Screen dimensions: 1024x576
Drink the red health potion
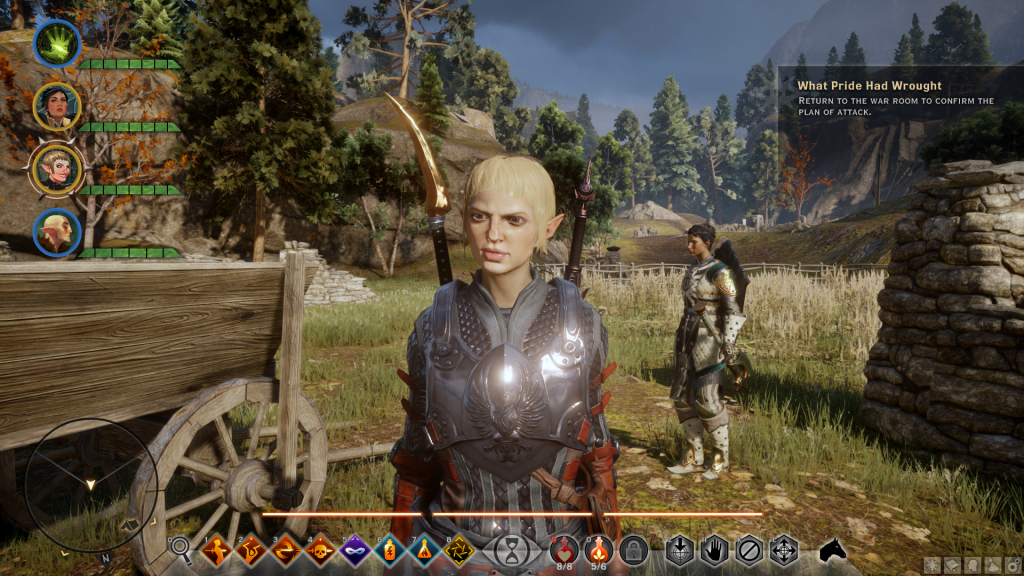(x=564, y=547)
